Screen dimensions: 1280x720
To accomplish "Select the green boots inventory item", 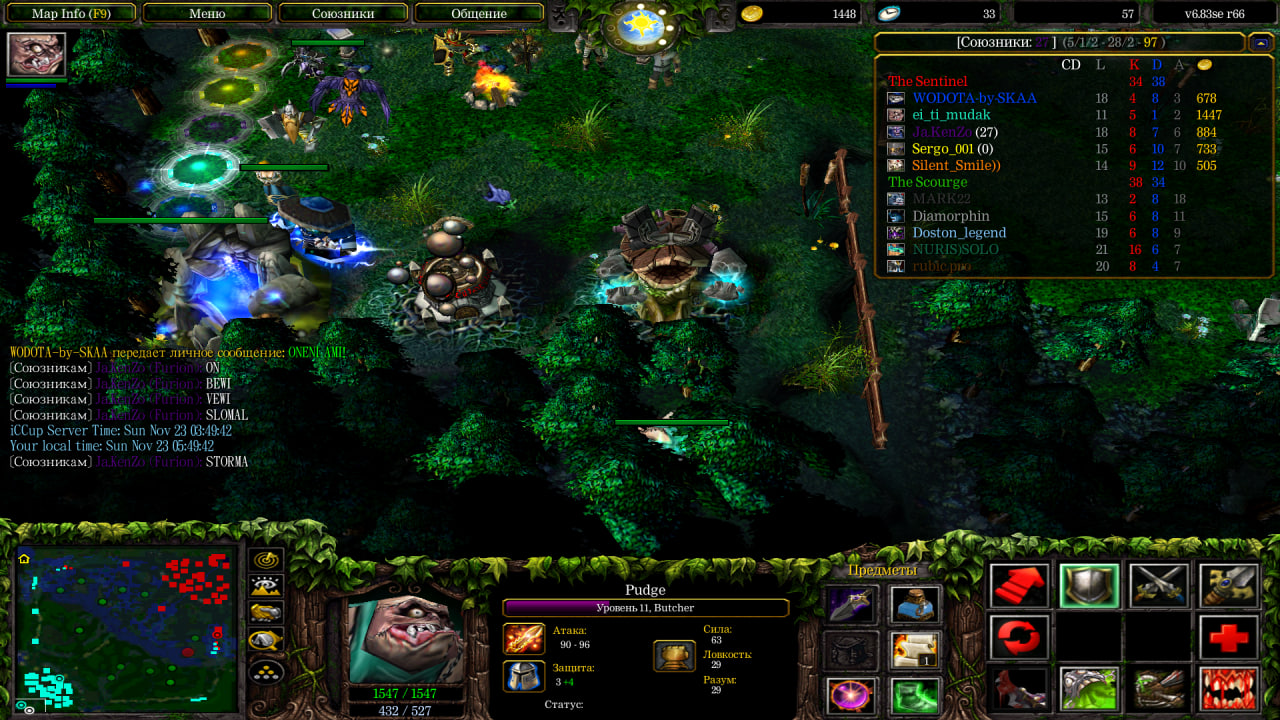I will tap(915, 695).
